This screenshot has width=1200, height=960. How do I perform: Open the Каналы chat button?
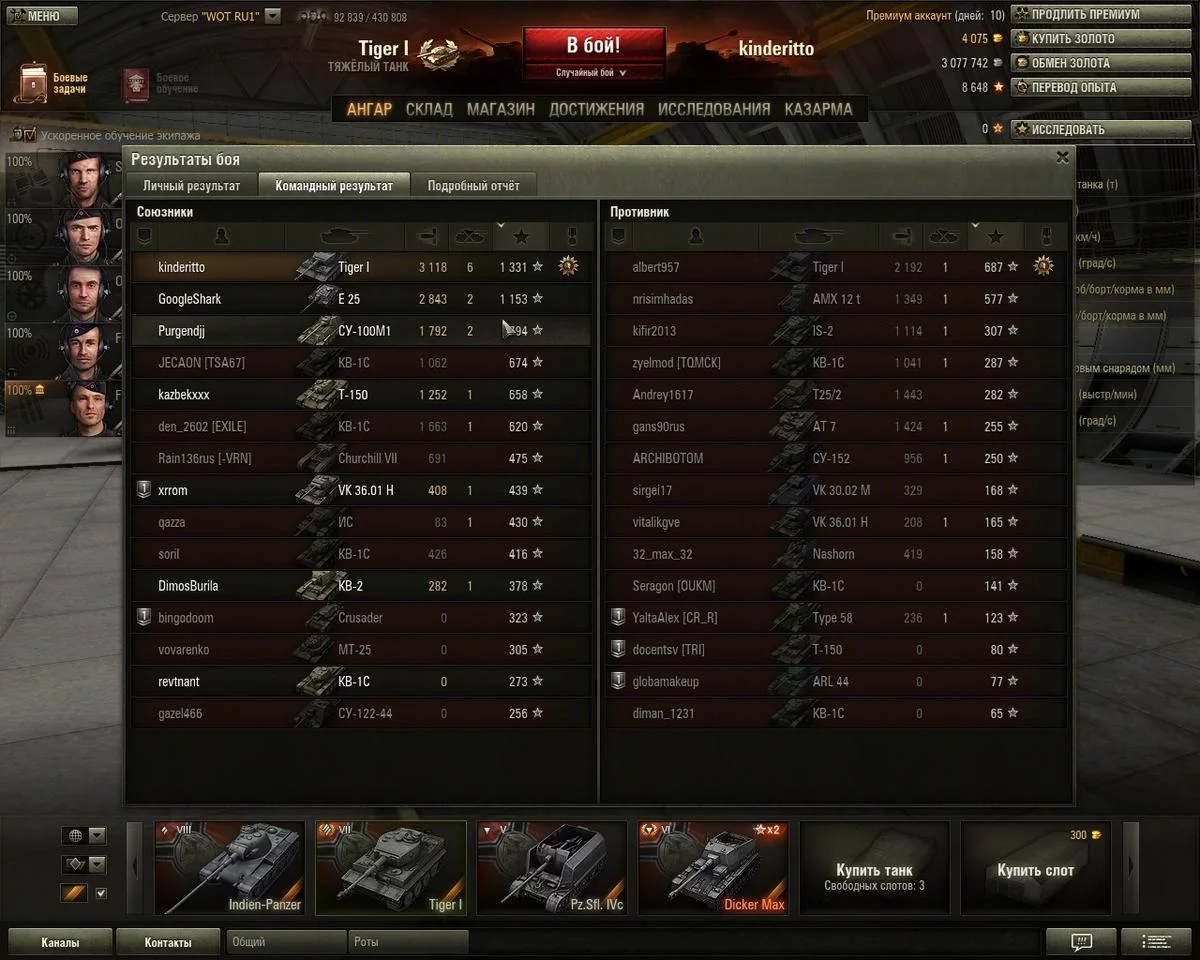(x=60, y=942)
